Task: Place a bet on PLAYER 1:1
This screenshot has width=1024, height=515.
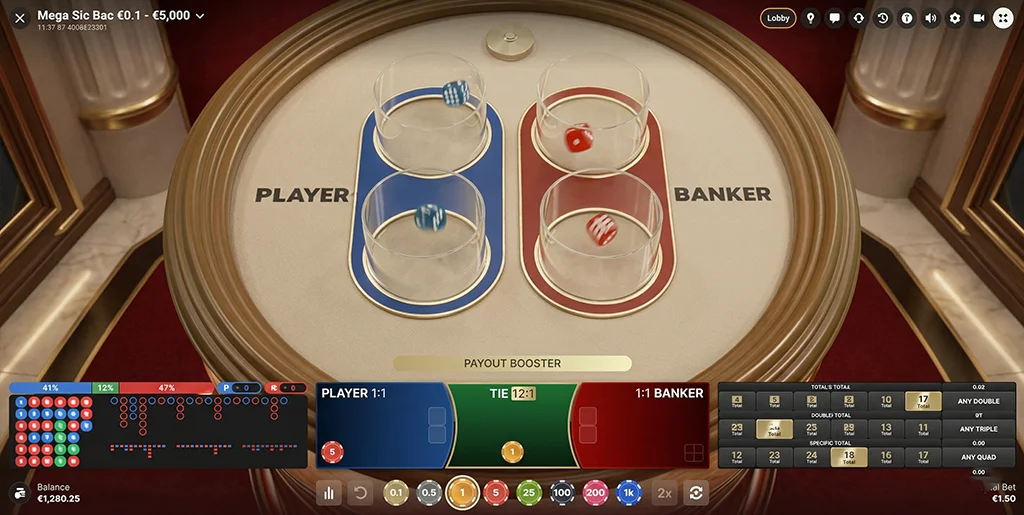Action: coord(380,425)
